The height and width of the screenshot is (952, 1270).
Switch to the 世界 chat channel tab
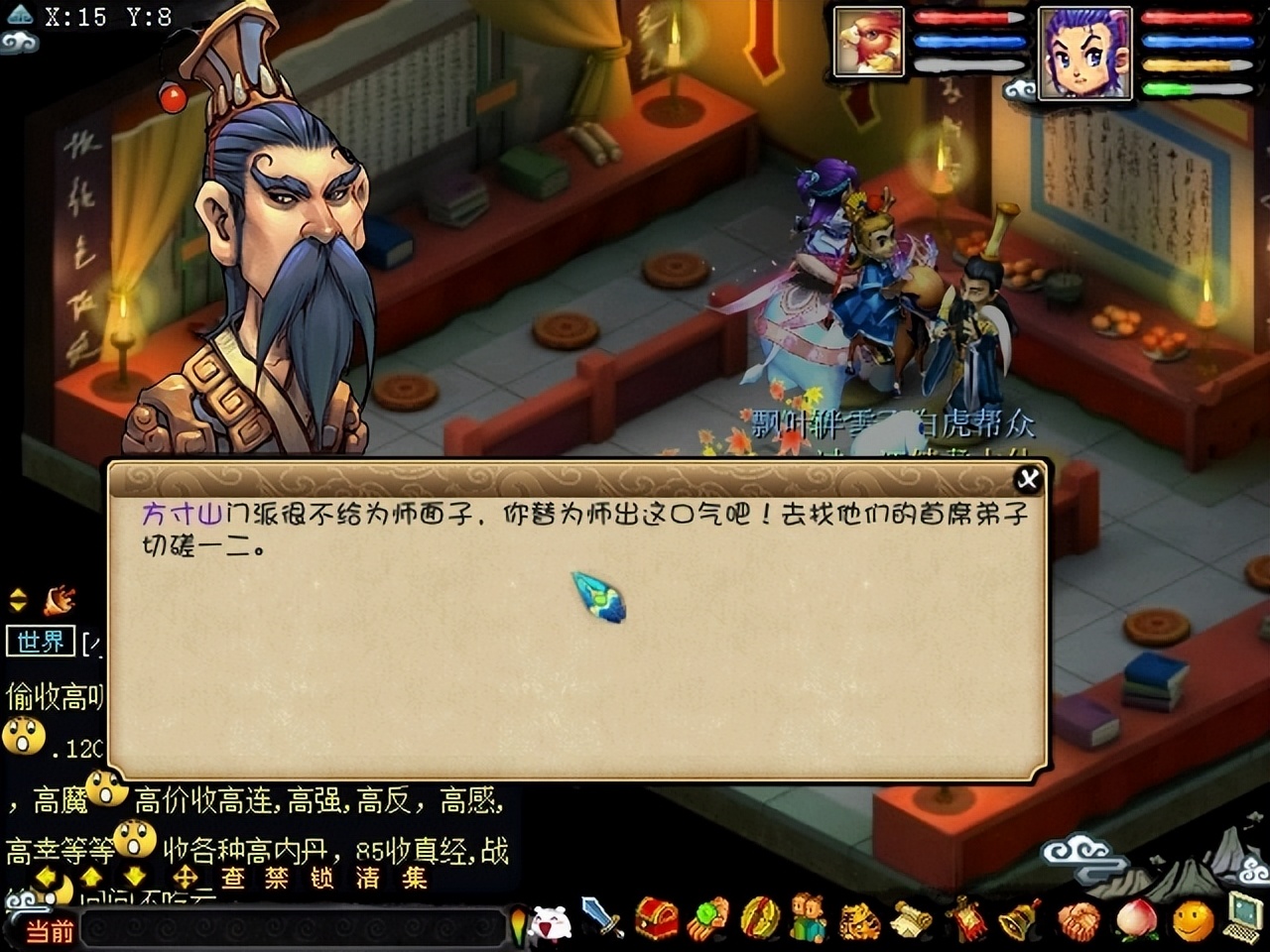[40, 642]
